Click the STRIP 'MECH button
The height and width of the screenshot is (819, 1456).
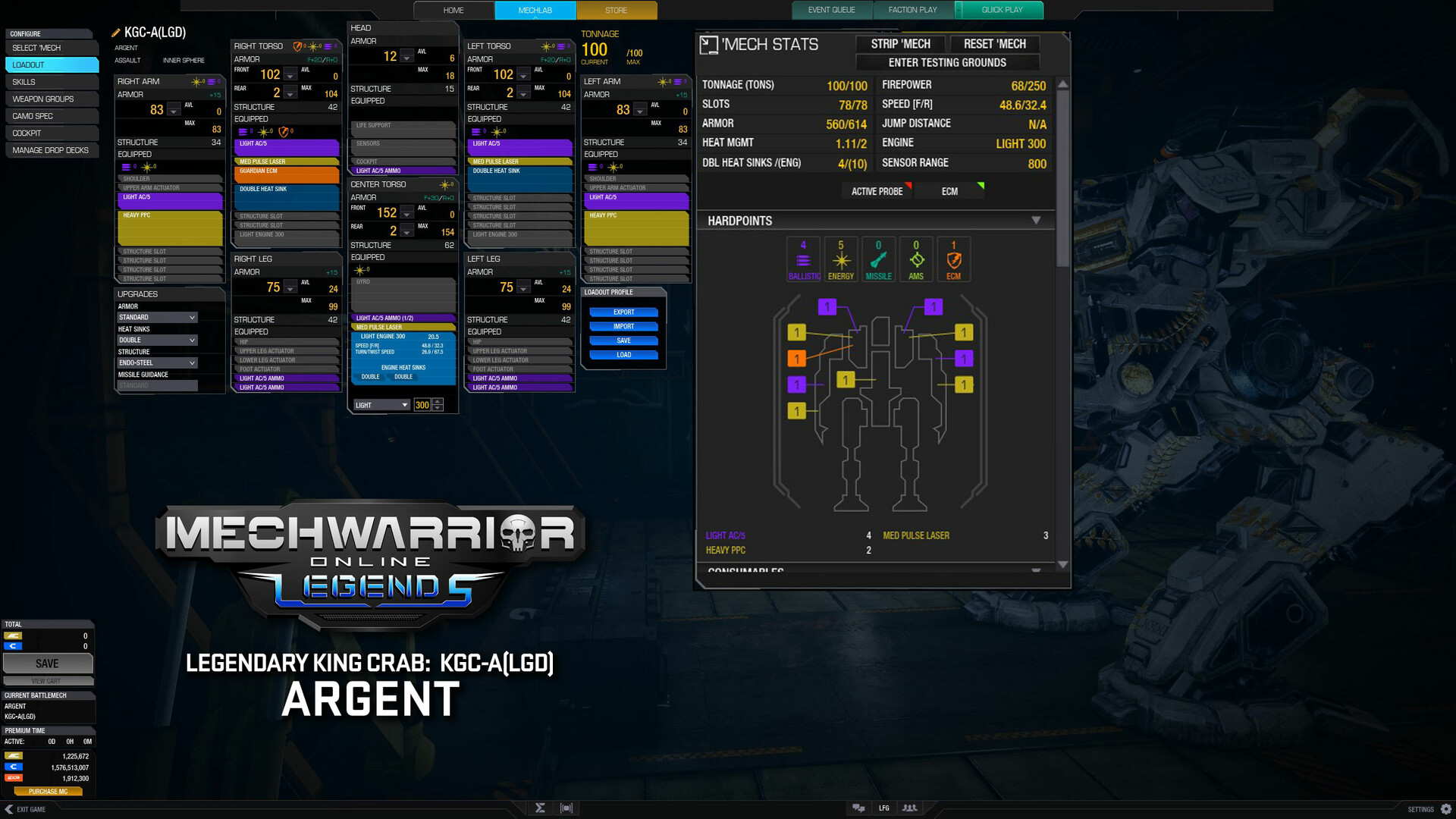click(900, 43)
